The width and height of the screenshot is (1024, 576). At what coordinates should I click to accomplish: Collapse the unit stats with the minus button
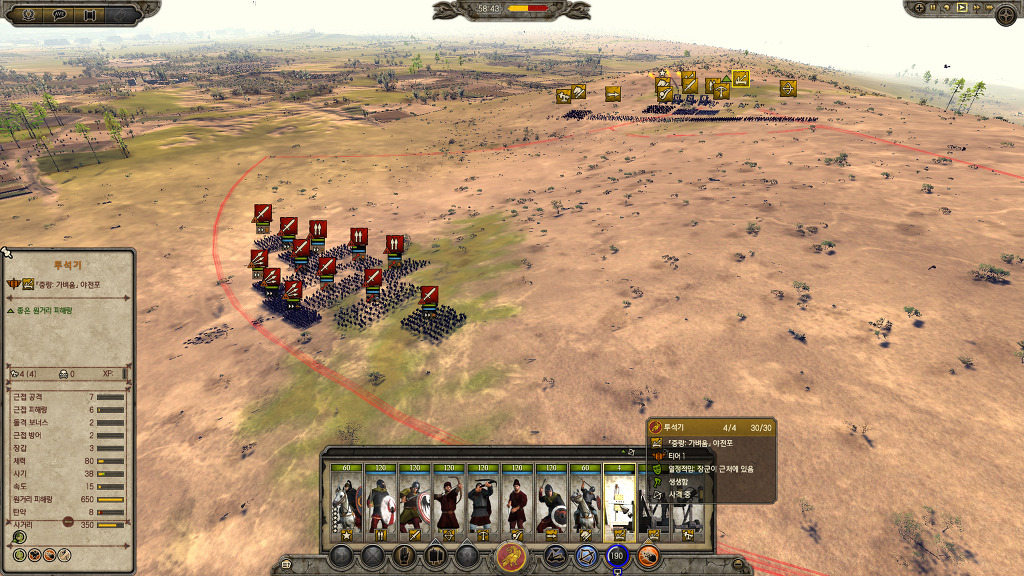pyautogui.click(x=68, y=521)
